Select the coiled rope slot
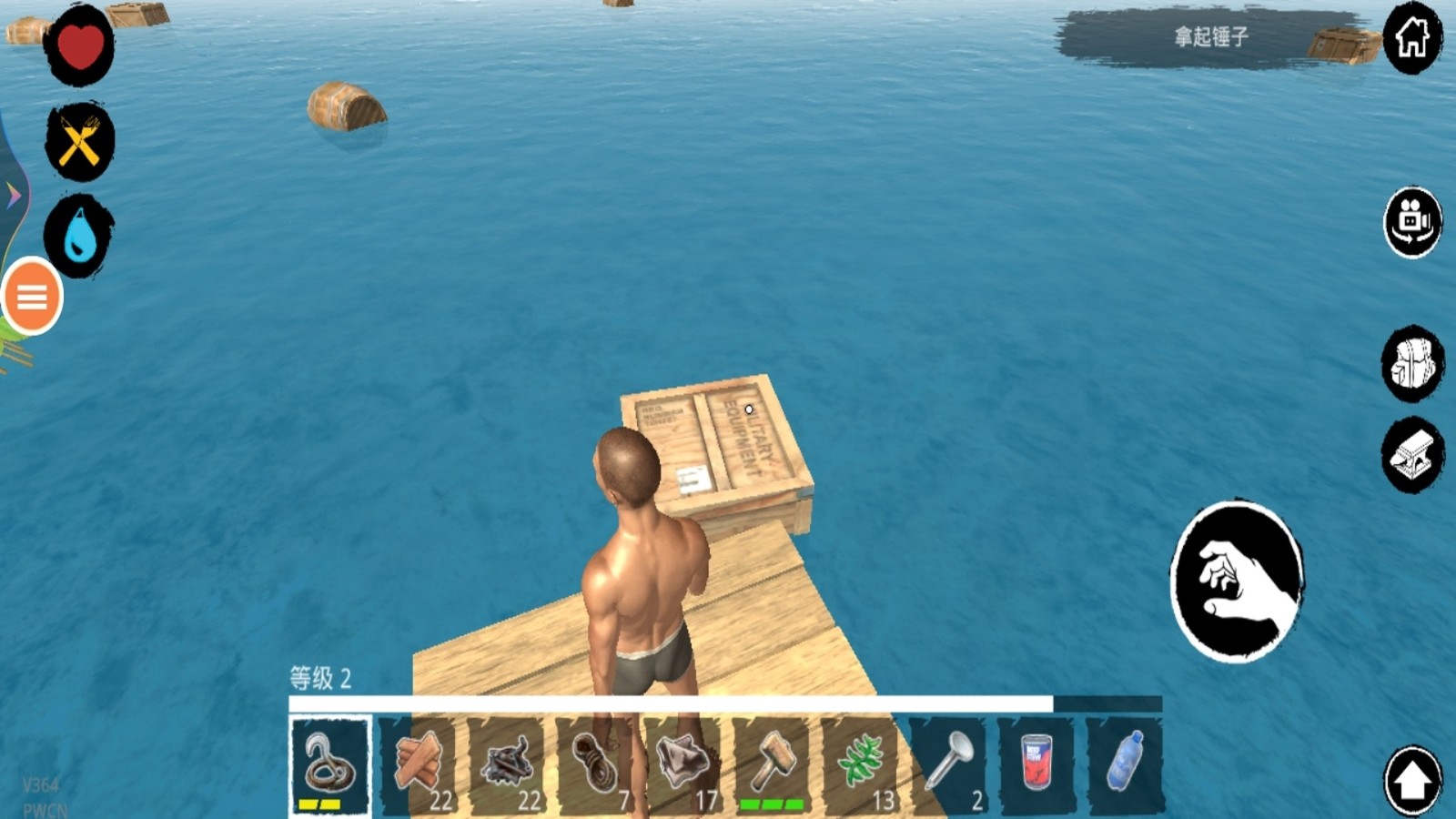This screenshot has height=819, width=1456. coord(595,765)
